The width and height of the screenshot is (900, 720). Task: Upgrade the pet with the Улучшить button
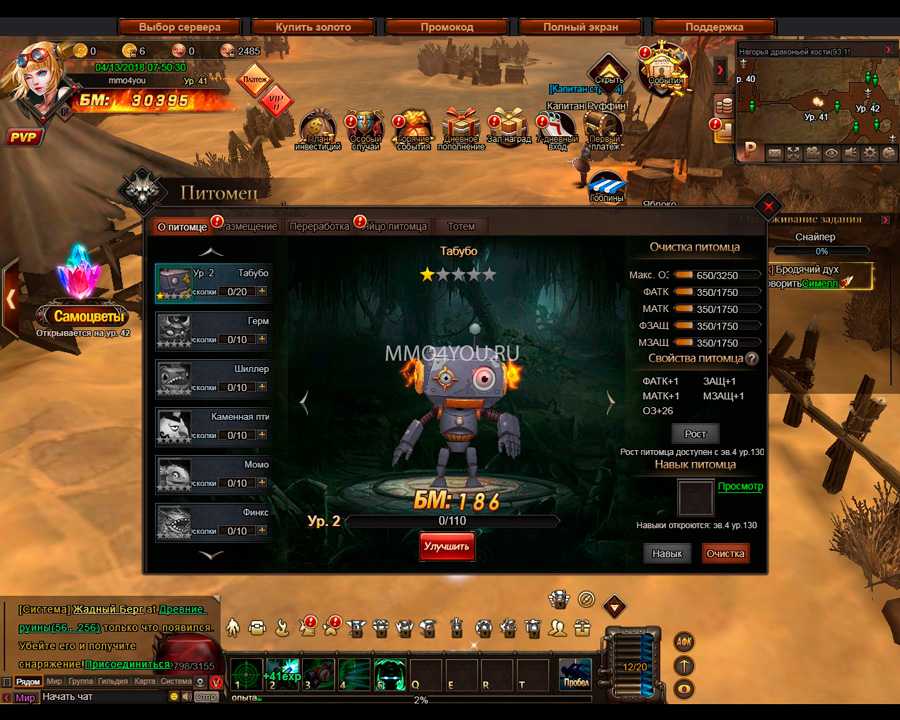tap(447, 547)
